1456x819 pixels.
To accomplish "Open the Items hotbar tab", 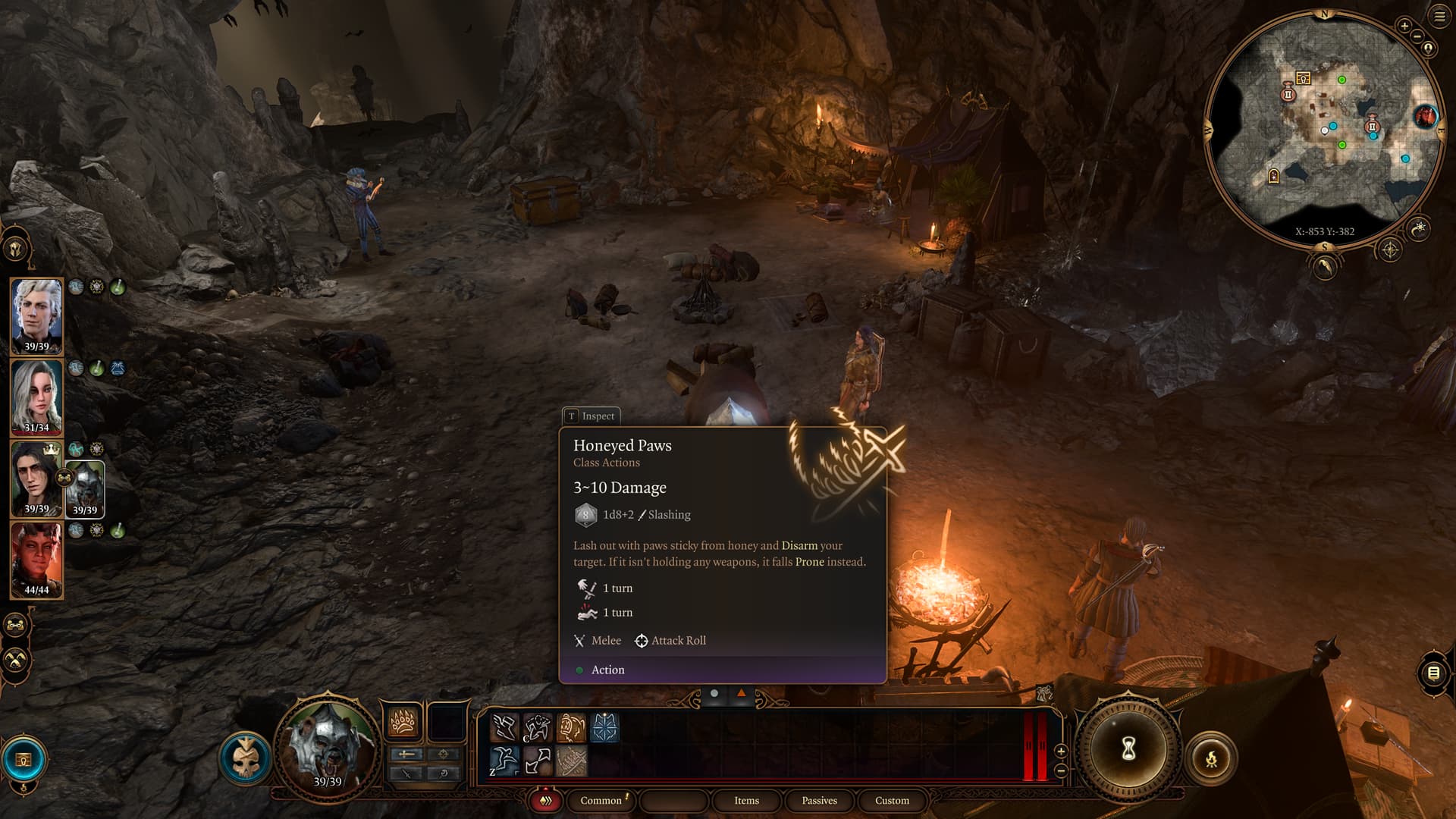I will tap(746, 801).
